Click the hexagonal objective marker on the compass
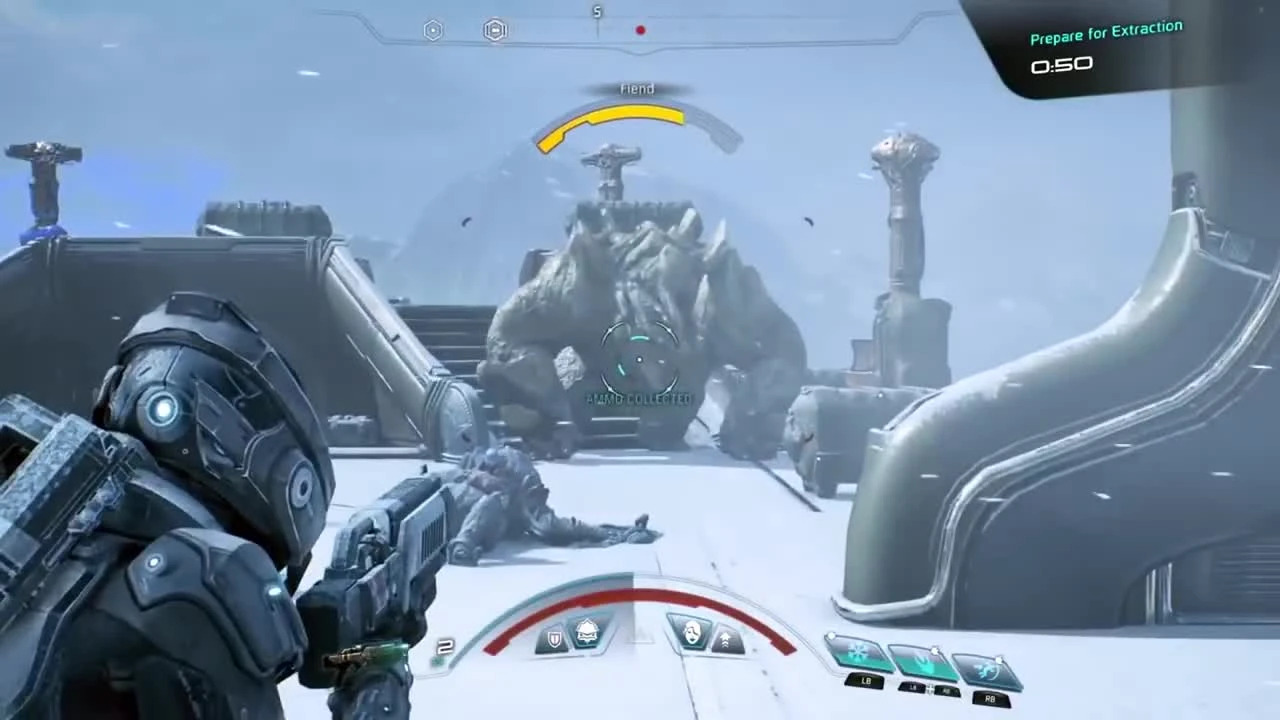 [433, 30]
